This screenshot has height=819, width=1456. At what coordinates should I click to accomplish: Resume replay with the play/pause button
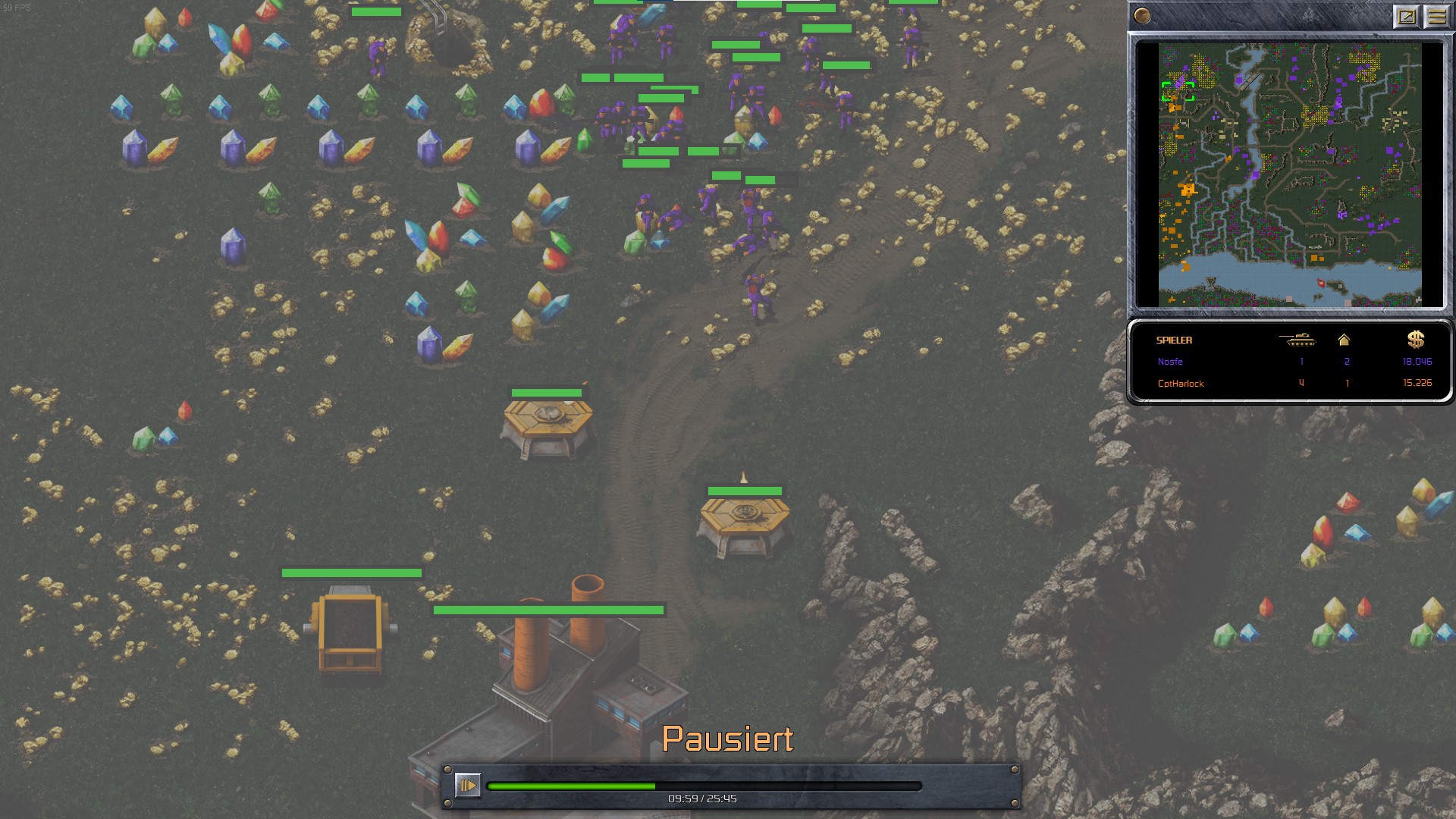point(467,785)
